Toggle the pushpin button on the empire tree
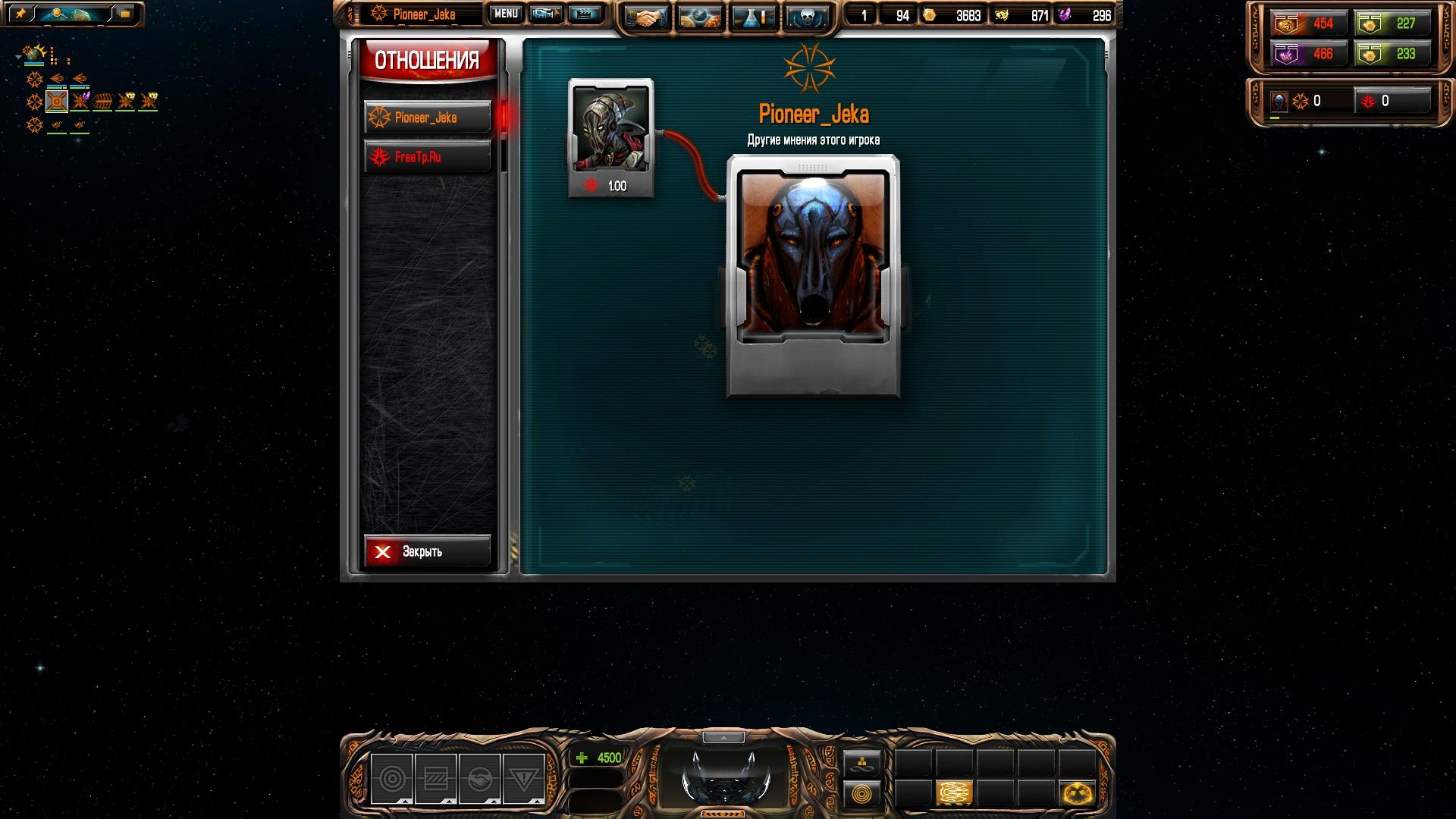The width and height of the screenshot is (1456, 819). 20,14
